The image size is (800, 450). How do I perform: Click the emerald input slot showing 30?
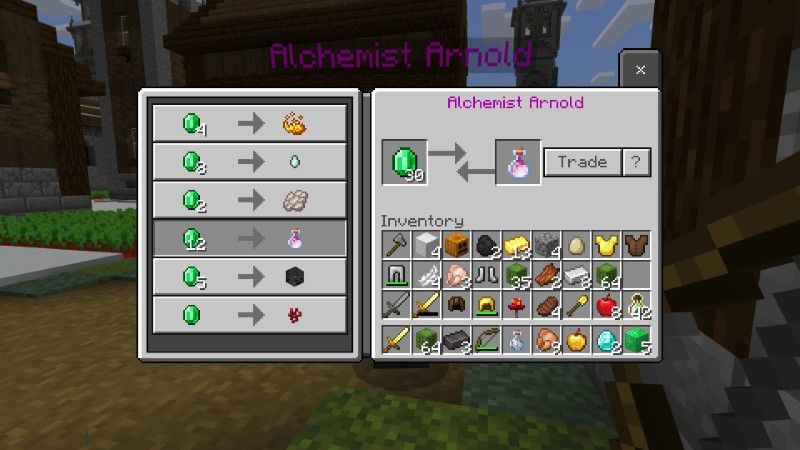click(x=404, y=162)
